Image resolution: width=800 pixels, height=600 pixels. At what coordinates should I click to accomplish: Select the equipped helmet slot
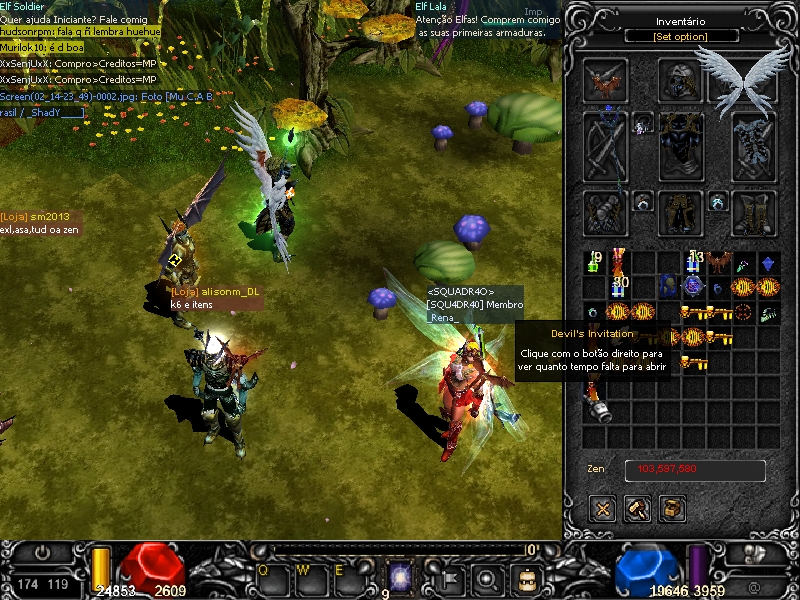pyautogui.click(x=681, y=80)
